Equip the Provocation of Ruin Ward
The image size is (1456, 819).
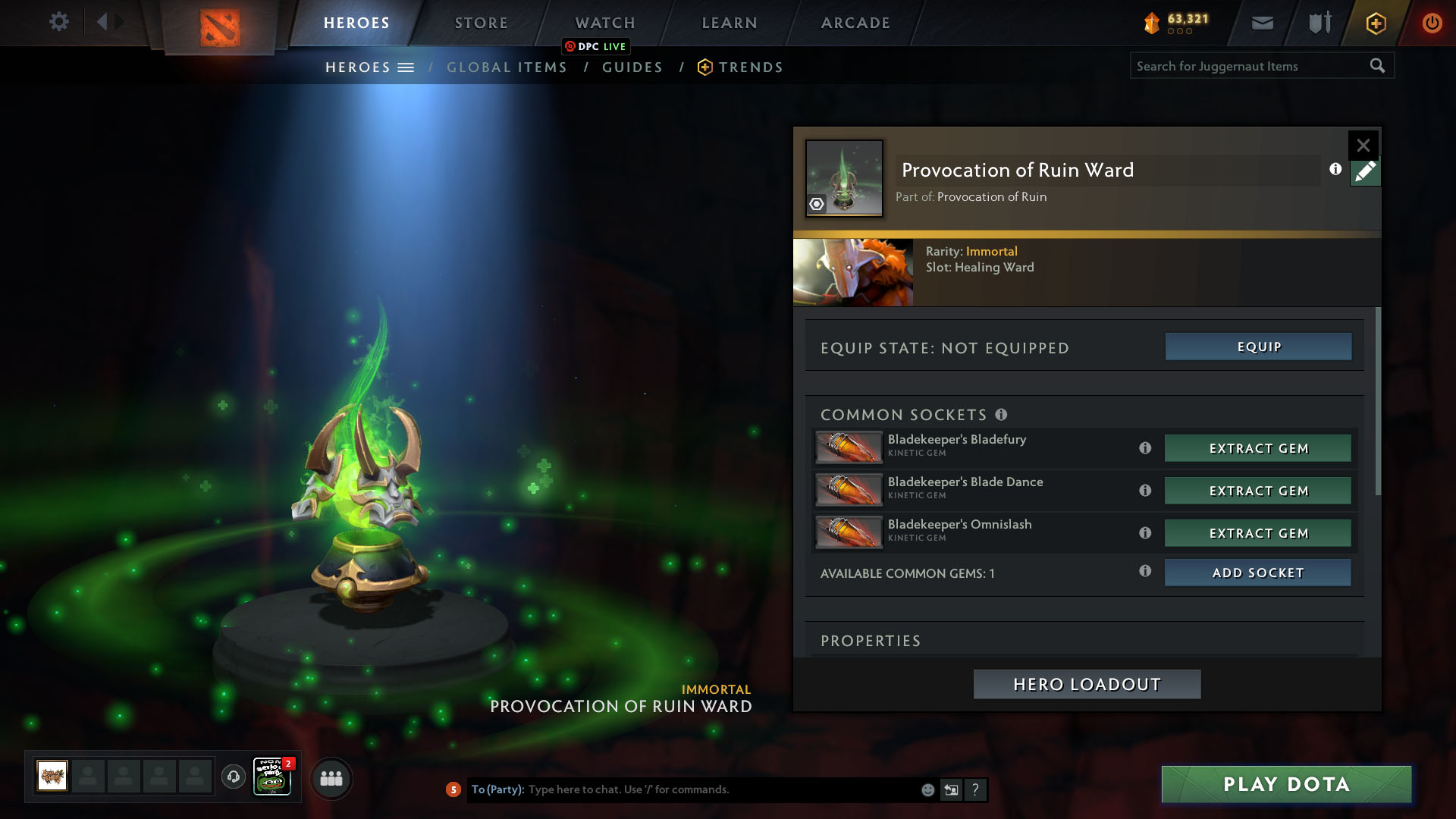pos(1258,347)
